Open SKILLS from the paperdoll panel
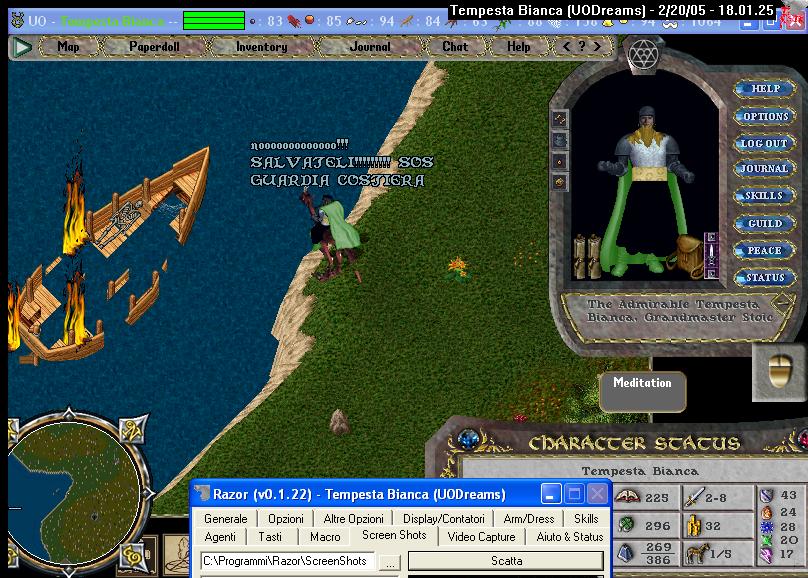 764,196
